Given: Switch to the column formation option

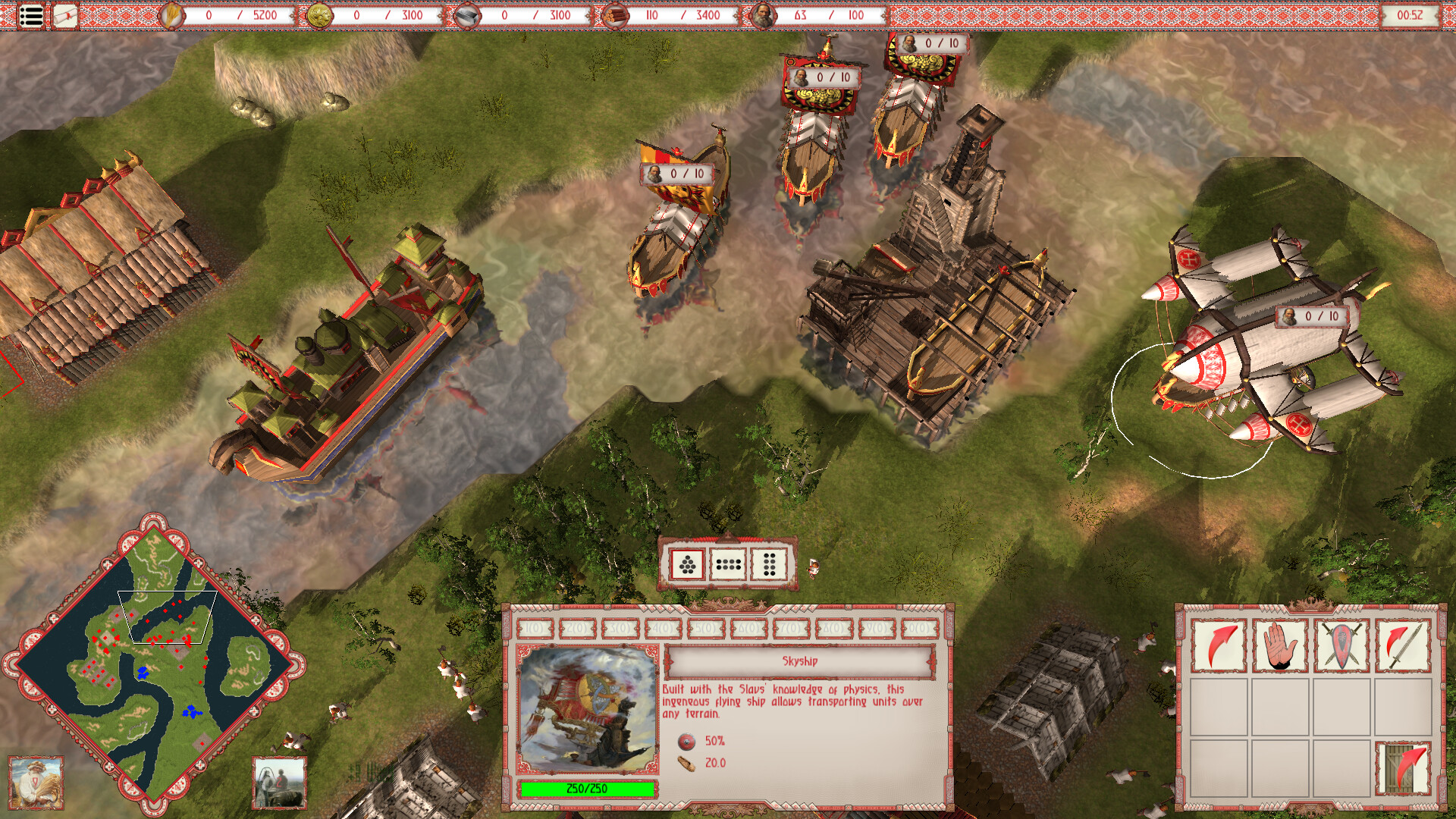Looking at the screenshot, I should coord(770,565).
